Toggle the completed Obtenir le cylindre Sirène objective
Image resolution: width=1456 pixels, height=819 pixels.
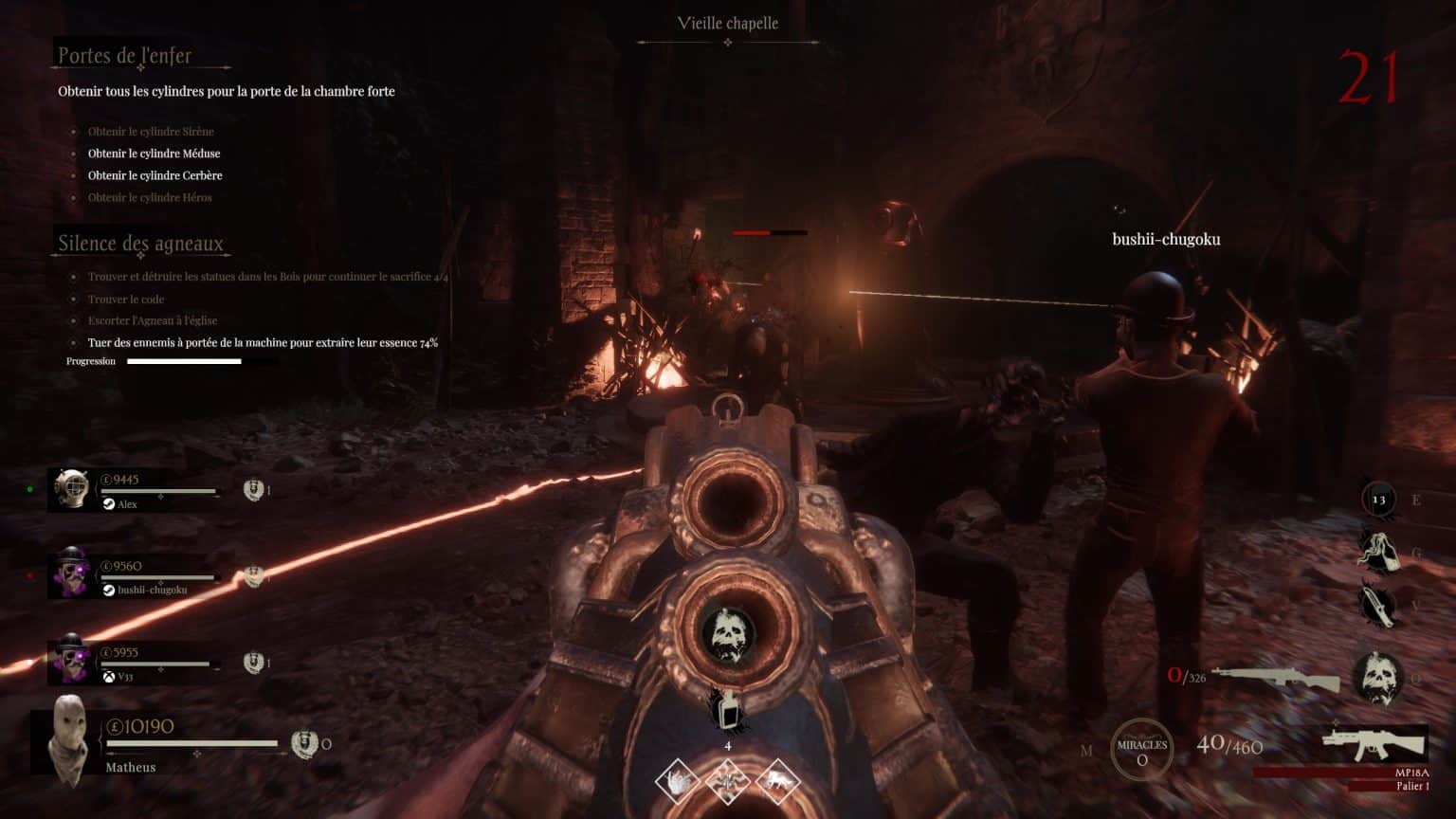coord(150,131)
